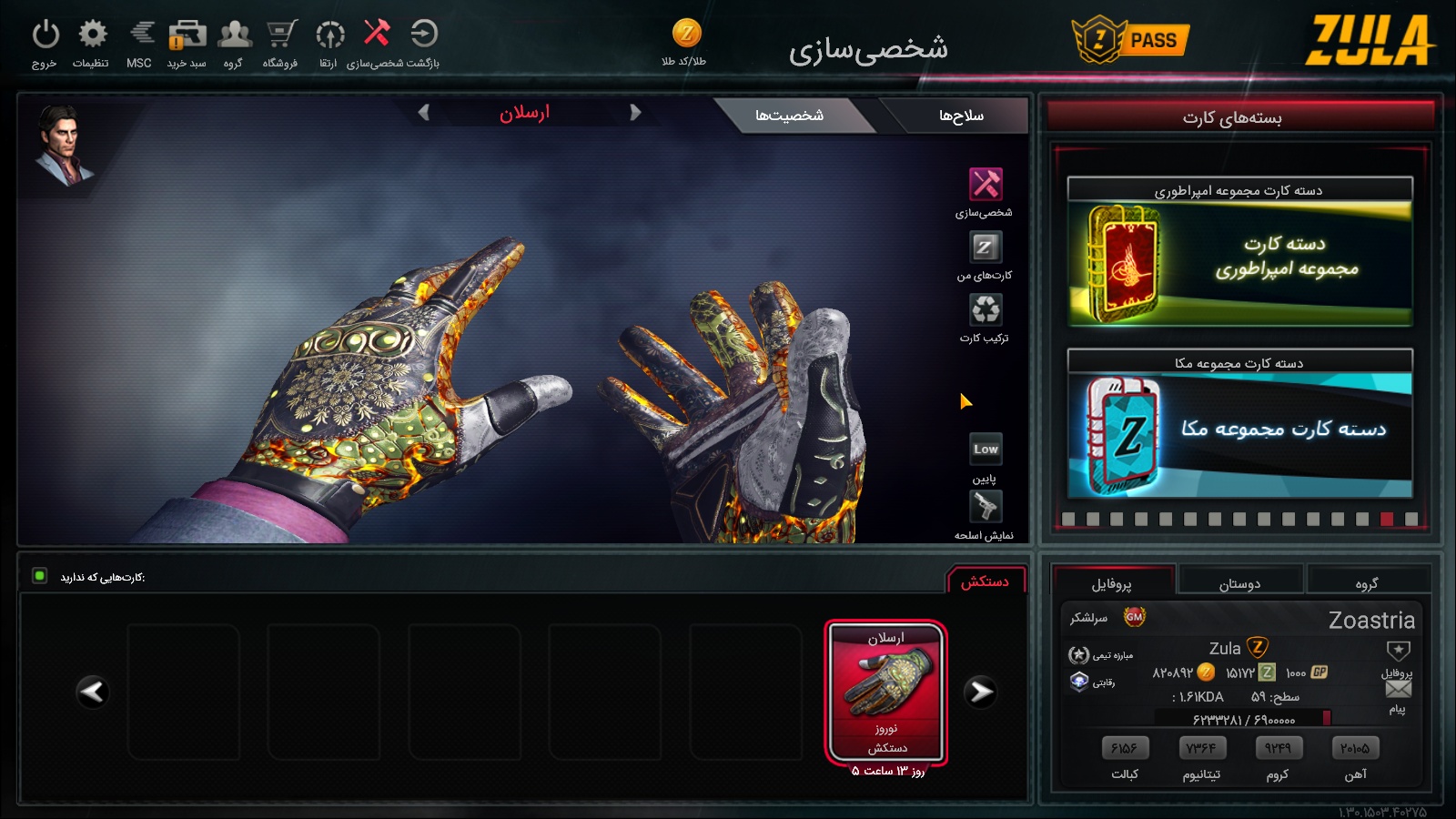
Task: Open the gear settings menu
Action: (92, 35)
